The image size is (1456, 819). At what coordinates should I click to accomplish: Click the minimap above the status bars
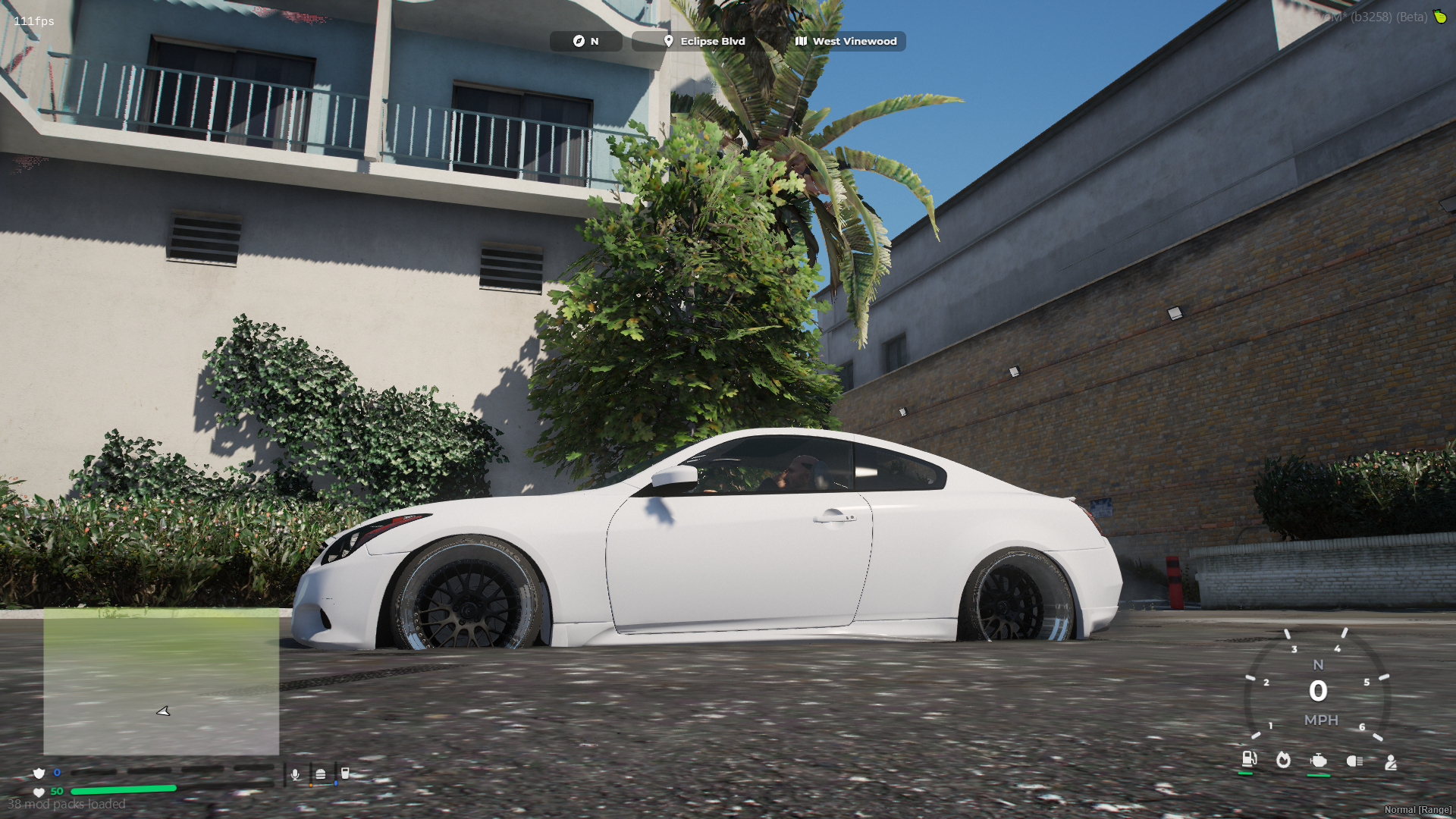(161, 681)
